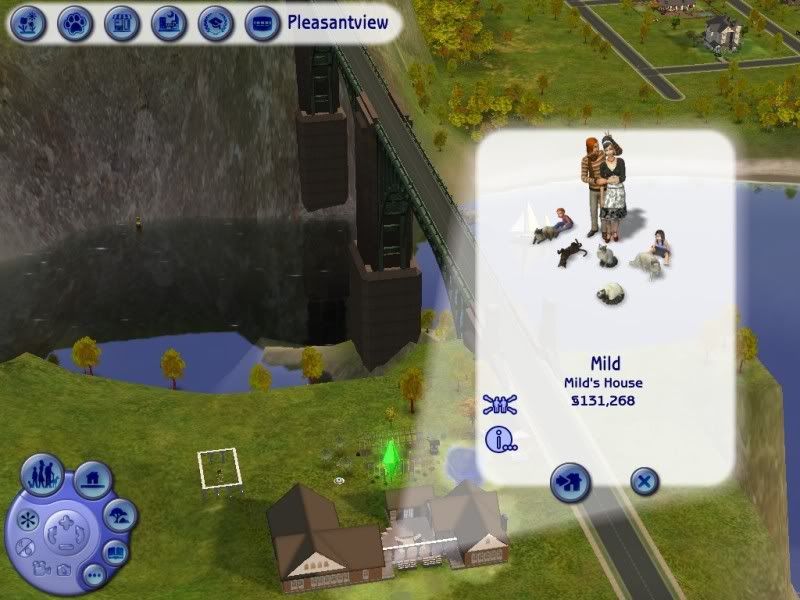This screenshot has height=600, width=800.
Task: Open the Families bin button
Action: 43,472
